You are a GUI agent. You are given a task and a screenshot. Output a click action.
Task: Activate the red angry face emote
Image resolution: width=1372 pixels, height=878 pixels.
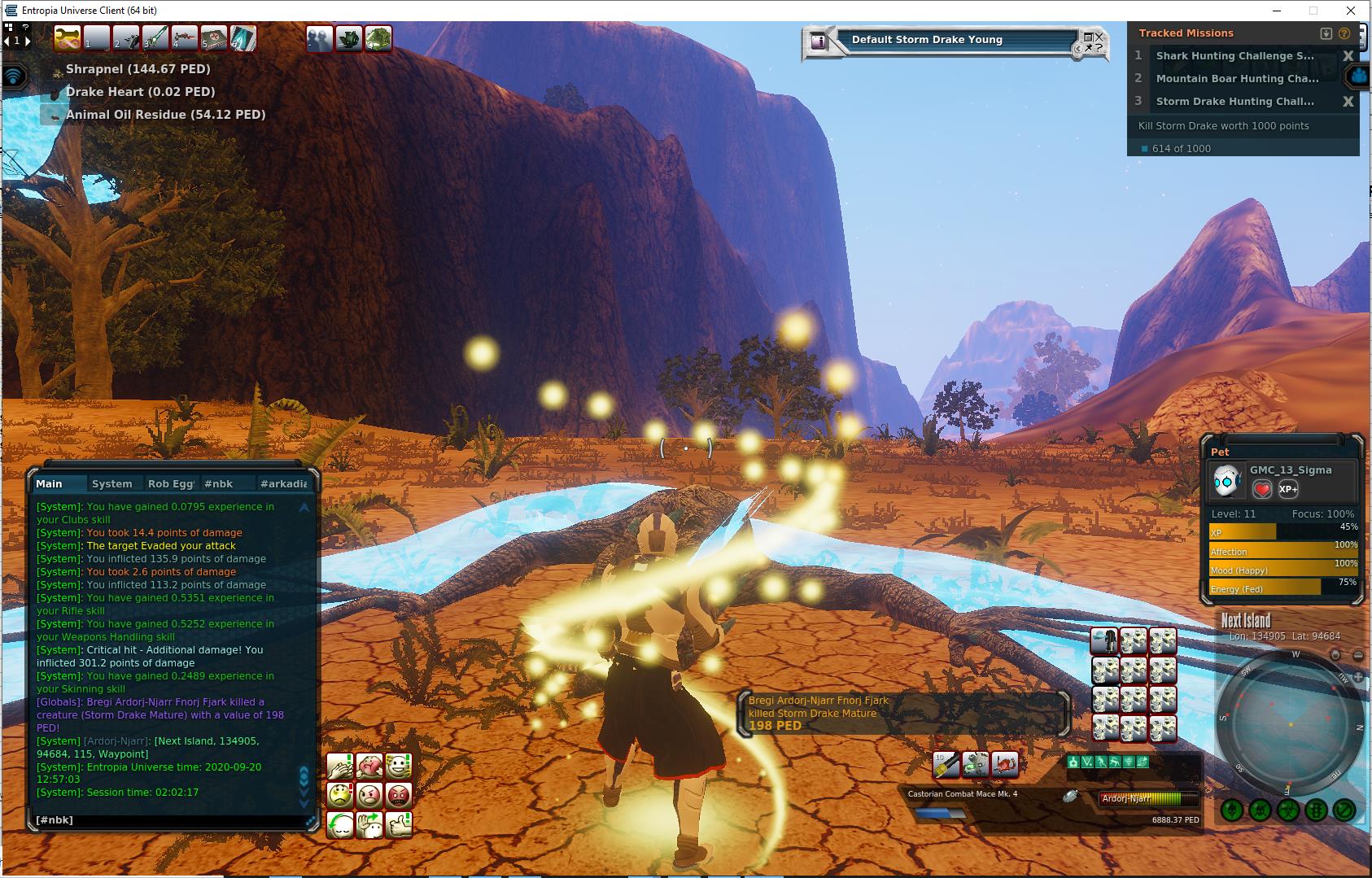point(399,795)
